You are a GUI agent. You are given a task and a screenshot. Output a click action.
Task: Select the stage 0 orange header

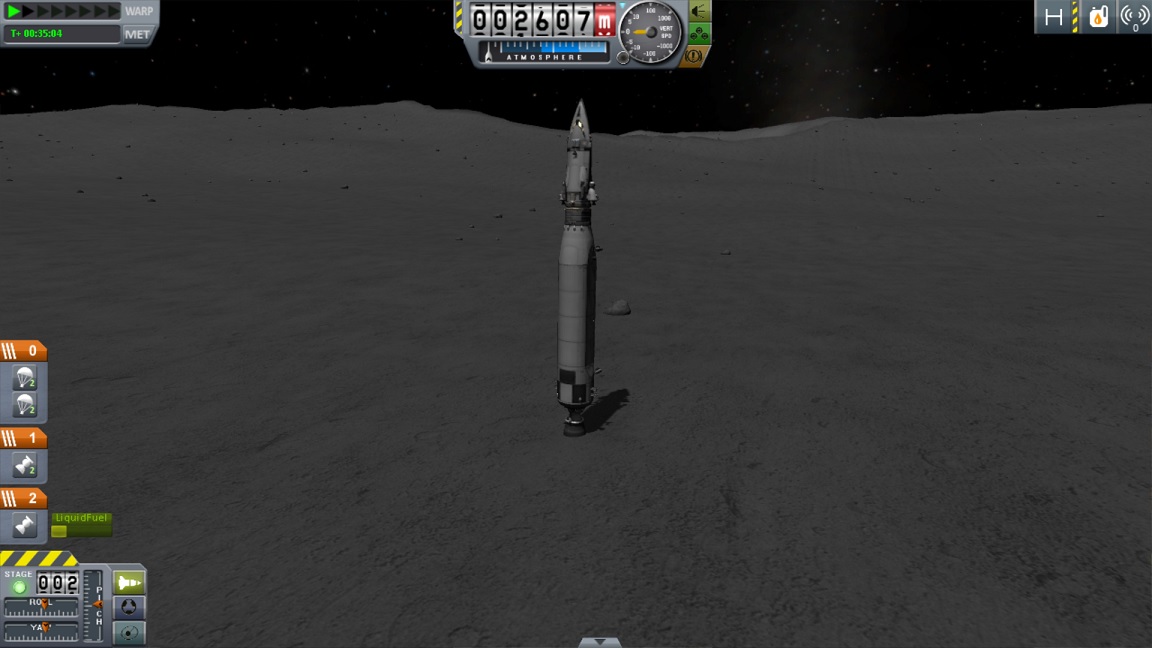point(23,351)
